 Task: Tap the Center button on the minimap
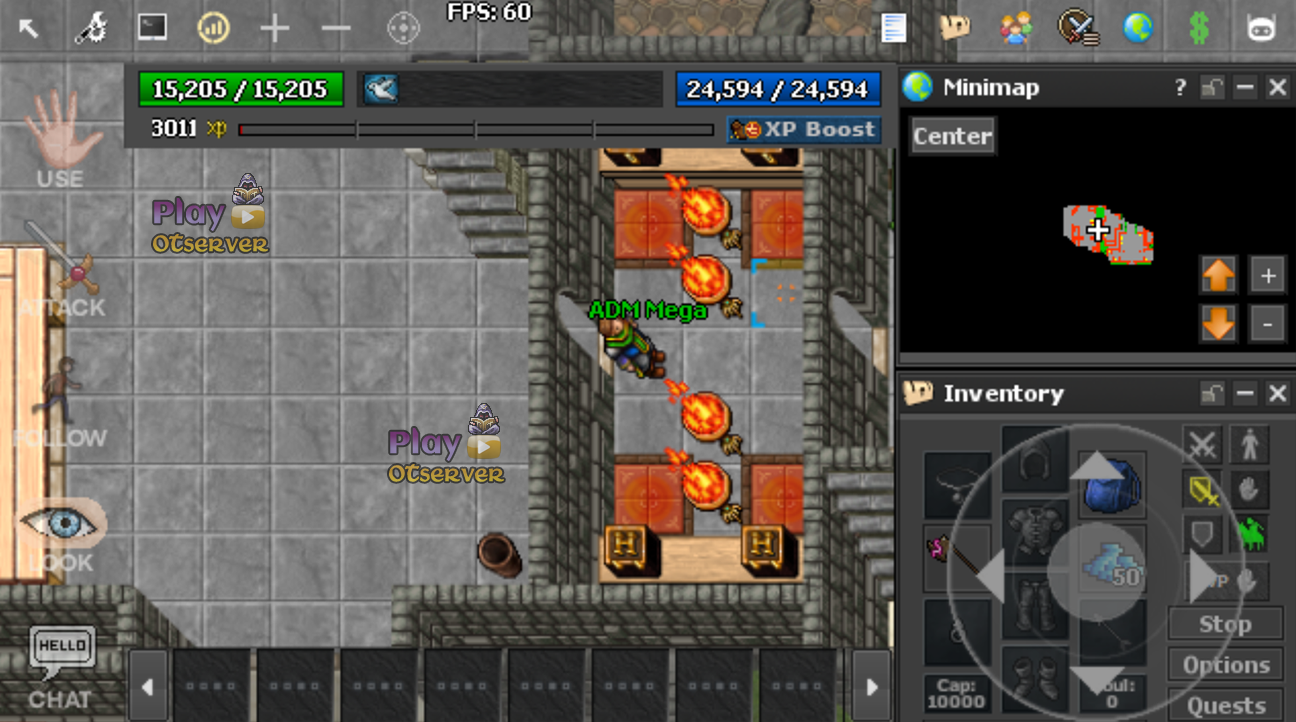(952, 136)
